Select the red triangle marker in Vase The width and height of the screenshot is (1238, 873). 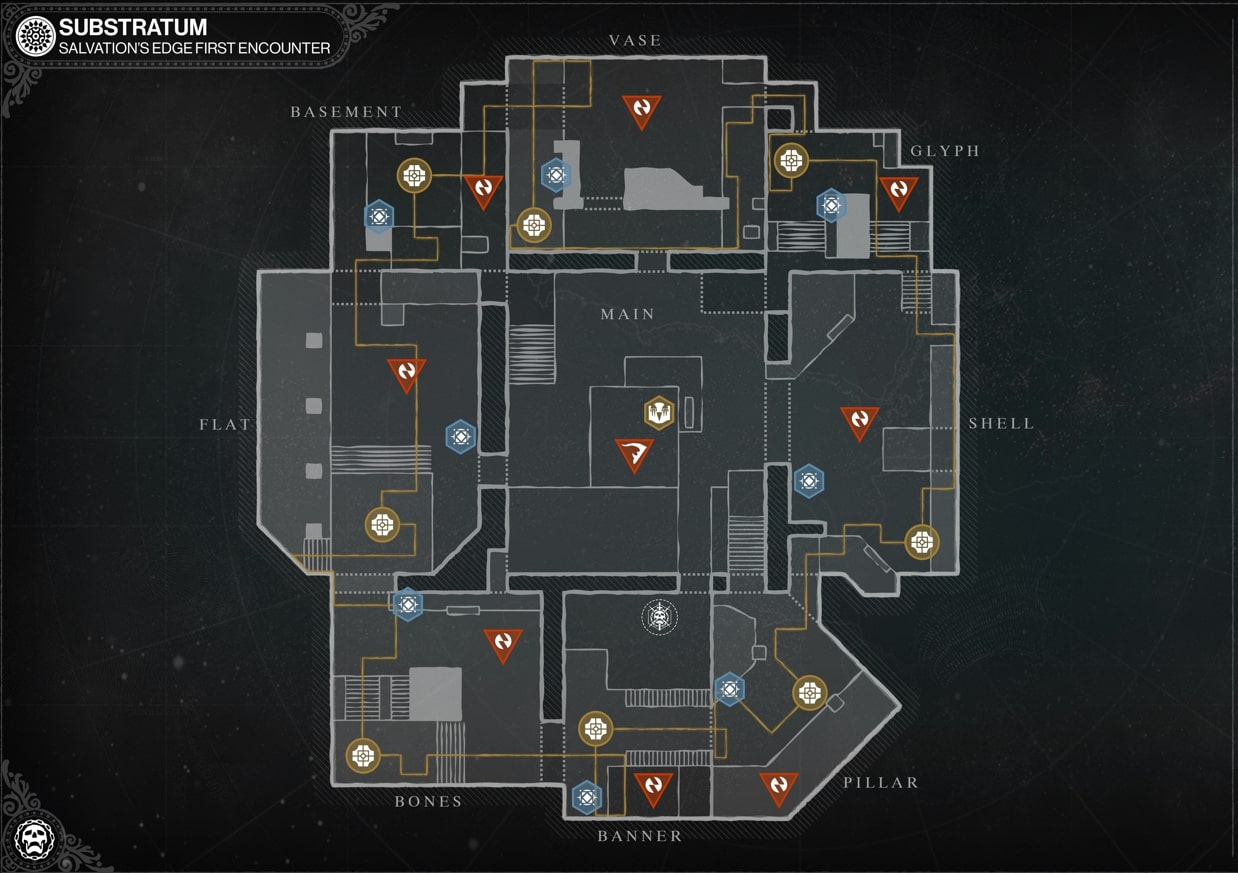click(x=642, y=110)
